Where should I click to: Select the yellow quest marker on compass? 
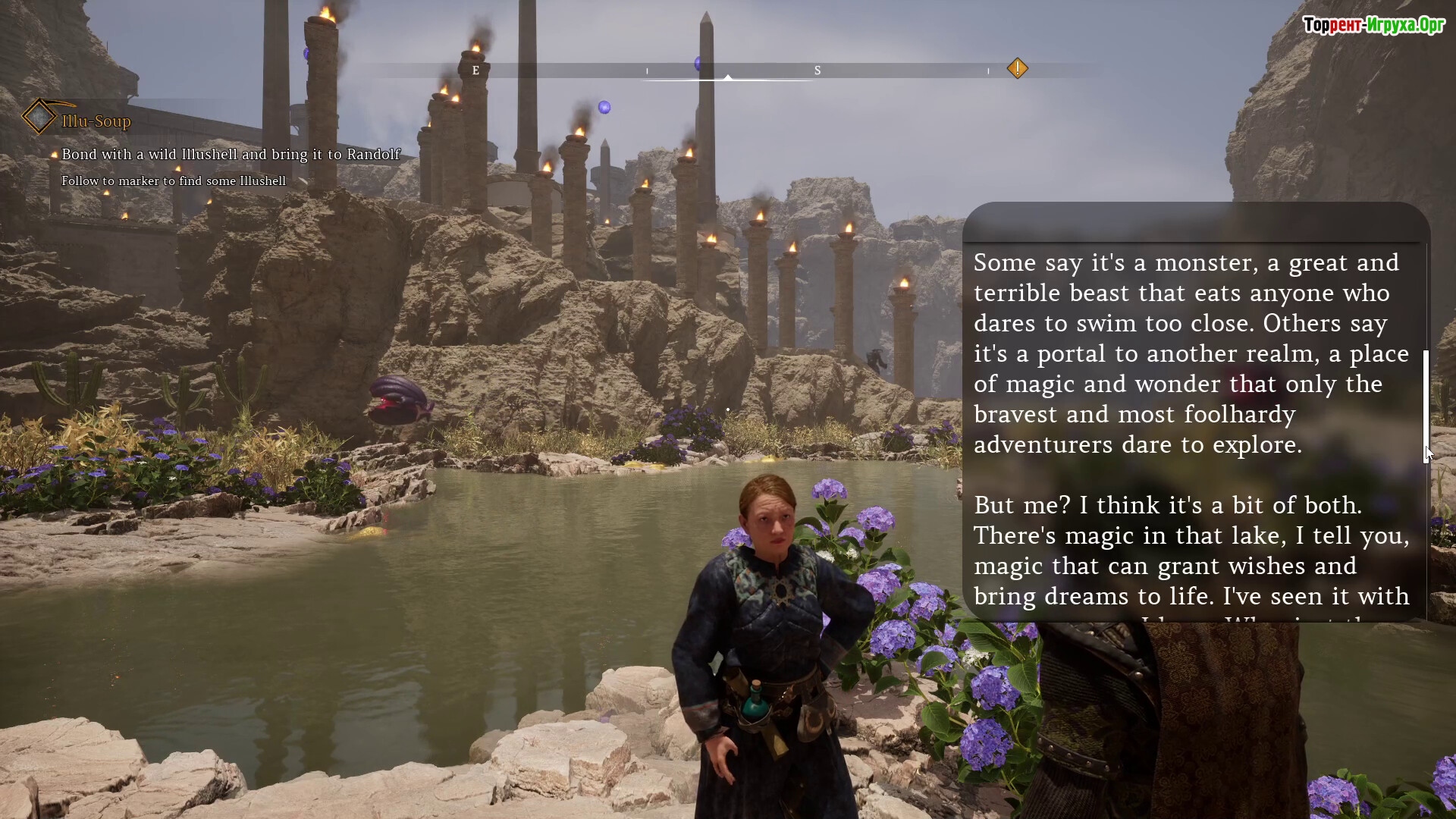pos(1017,69)
